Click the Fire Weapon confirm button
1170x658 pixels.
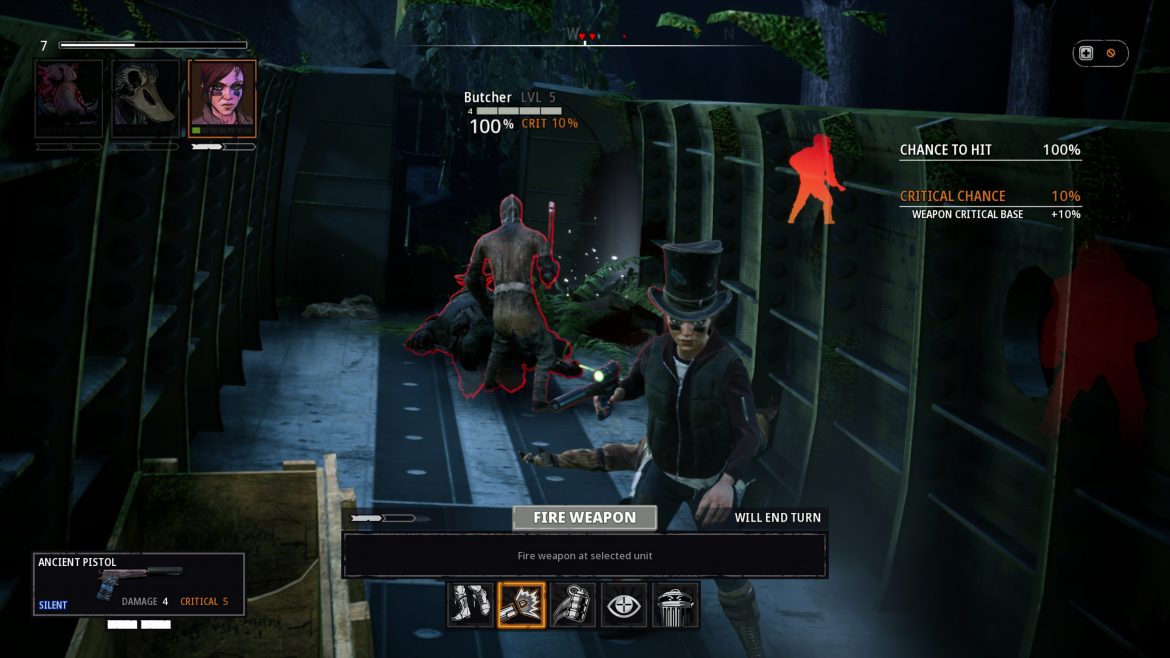coord(584,517)
